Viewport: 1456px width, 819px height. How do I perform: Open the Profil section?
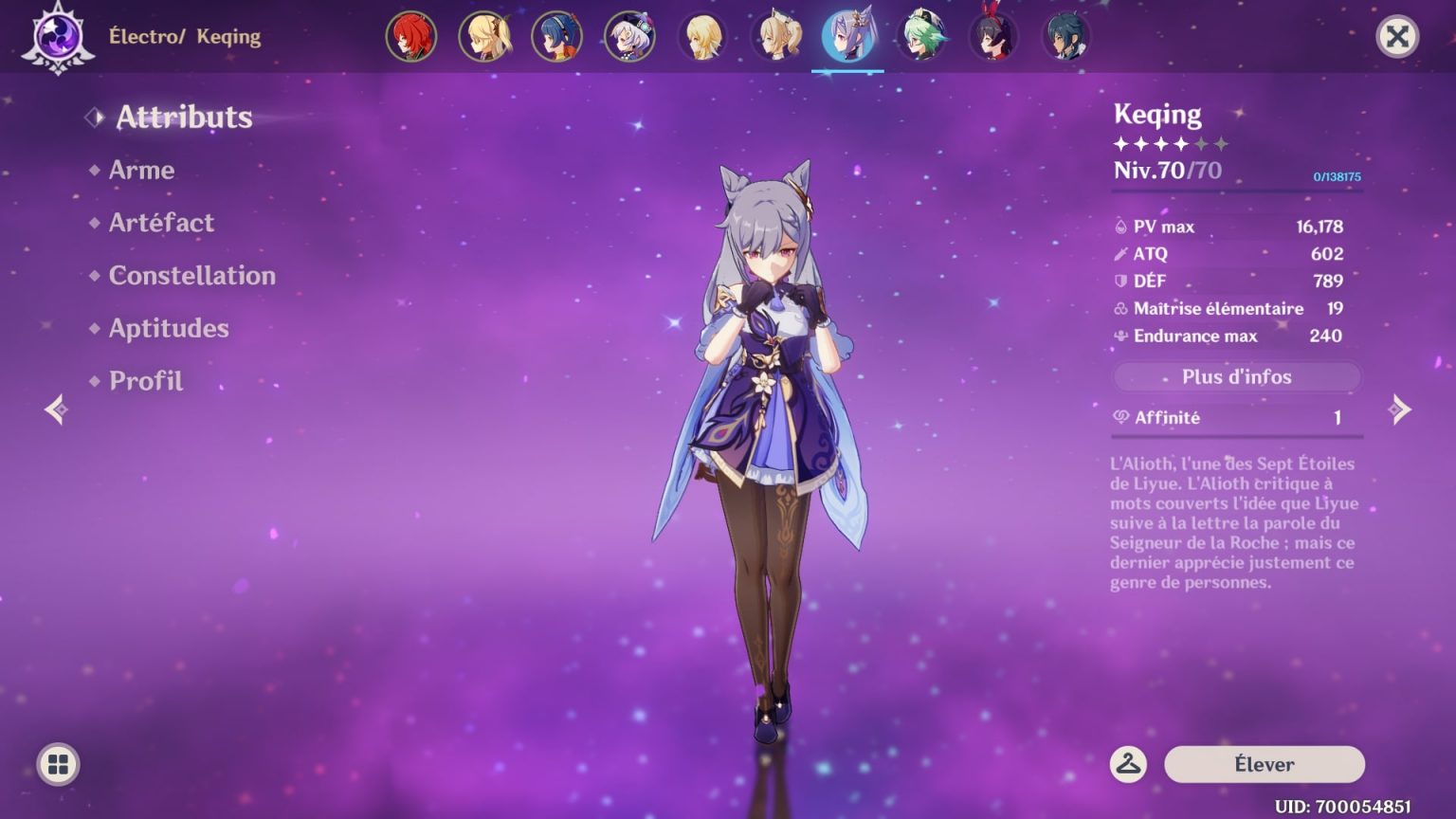click(145, 381)
